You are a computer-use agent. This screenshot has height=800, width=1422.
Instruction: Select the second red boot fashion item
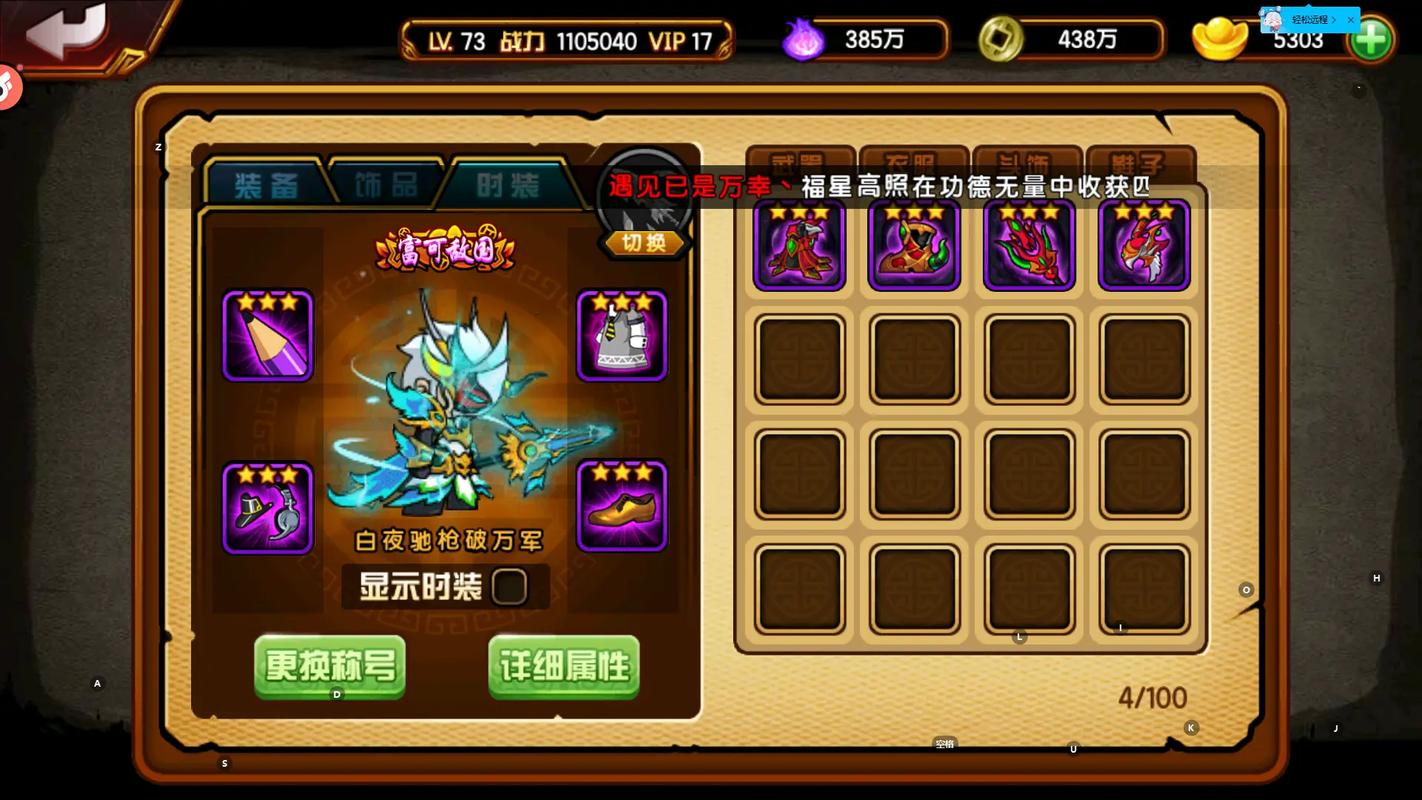coord(913,243)
